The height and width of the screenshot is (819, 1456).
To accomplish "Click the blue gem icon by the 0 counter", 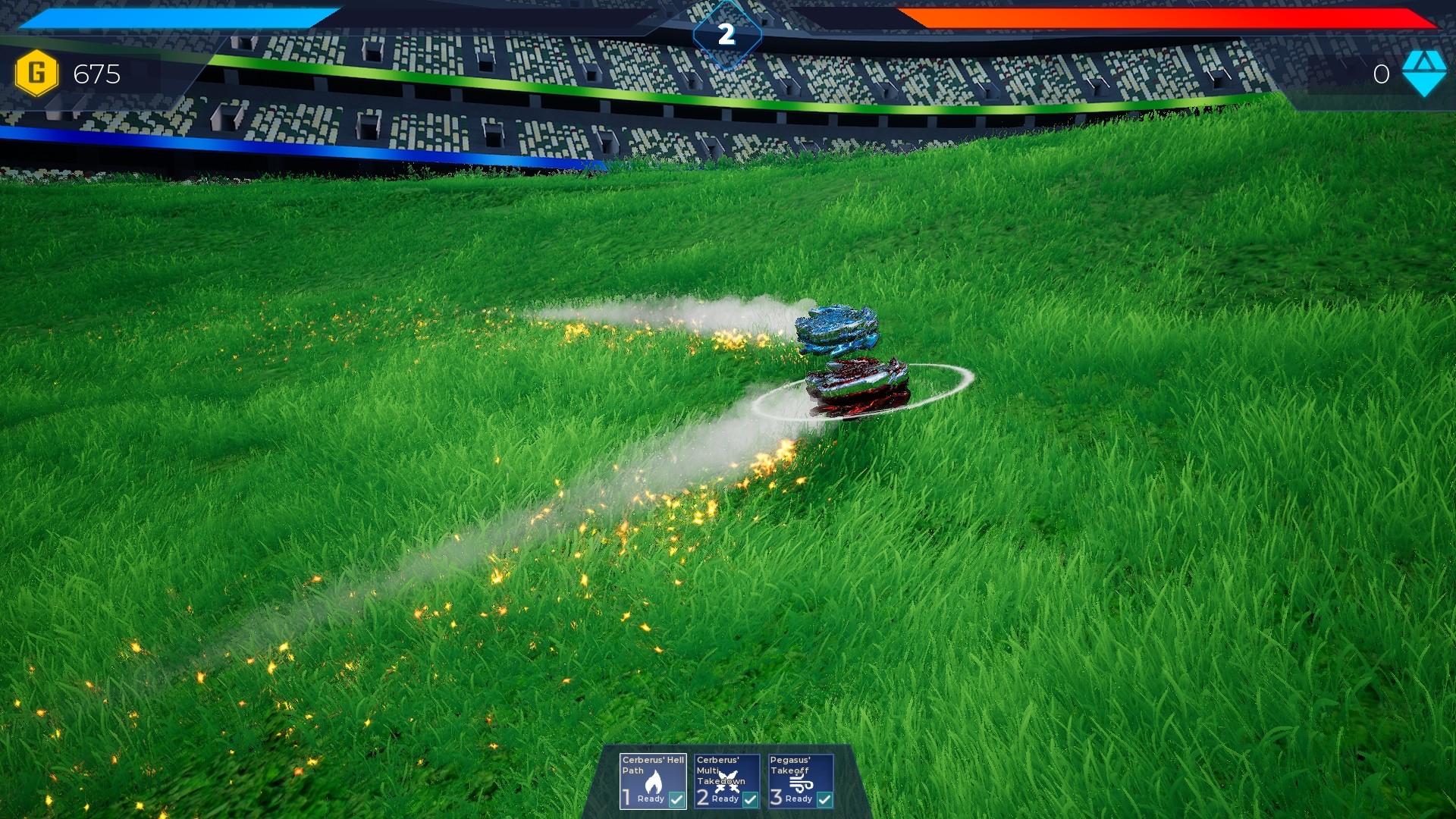I will pos(1423,75).
